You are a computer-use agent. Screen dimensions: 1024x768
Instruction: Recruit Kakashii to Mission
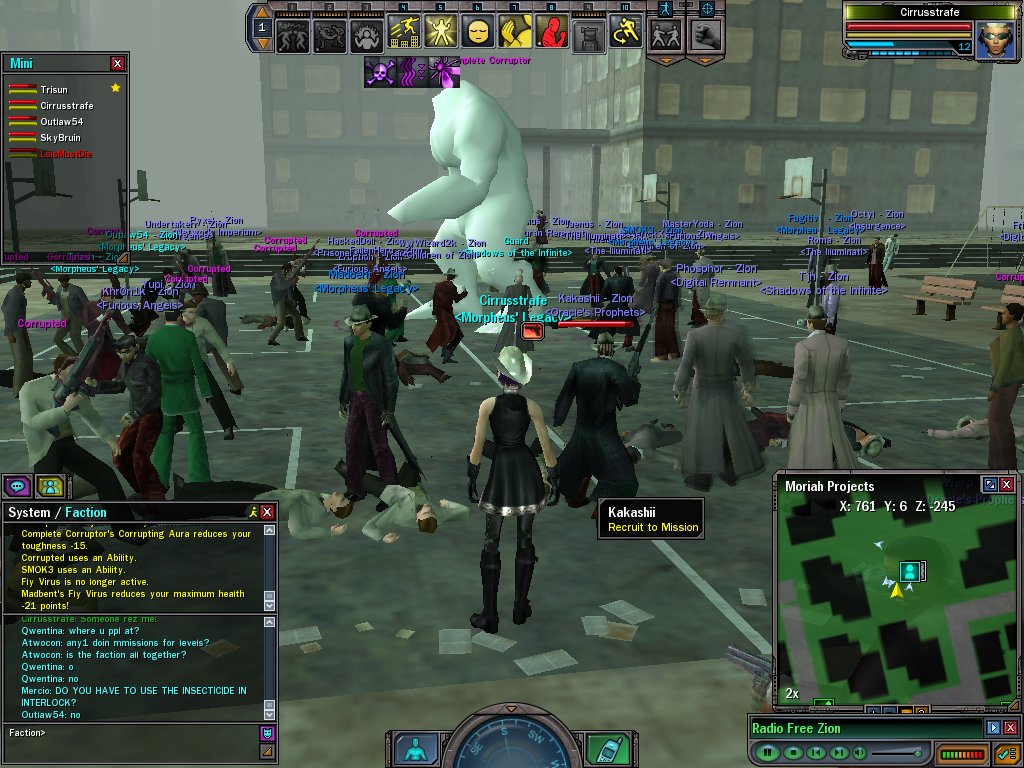coord(652,527)
